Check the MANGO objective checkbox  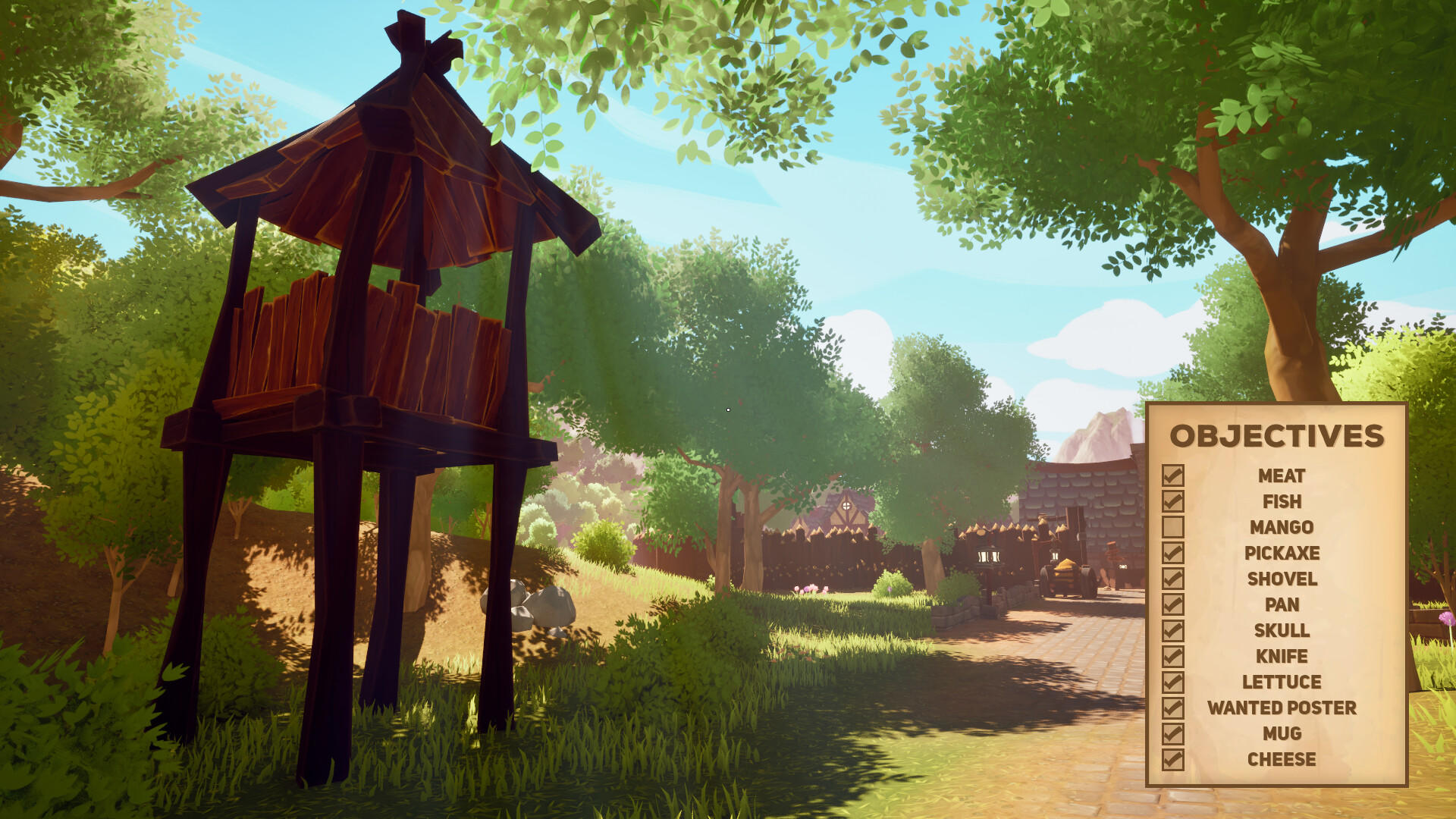(x=1174, y=528)
